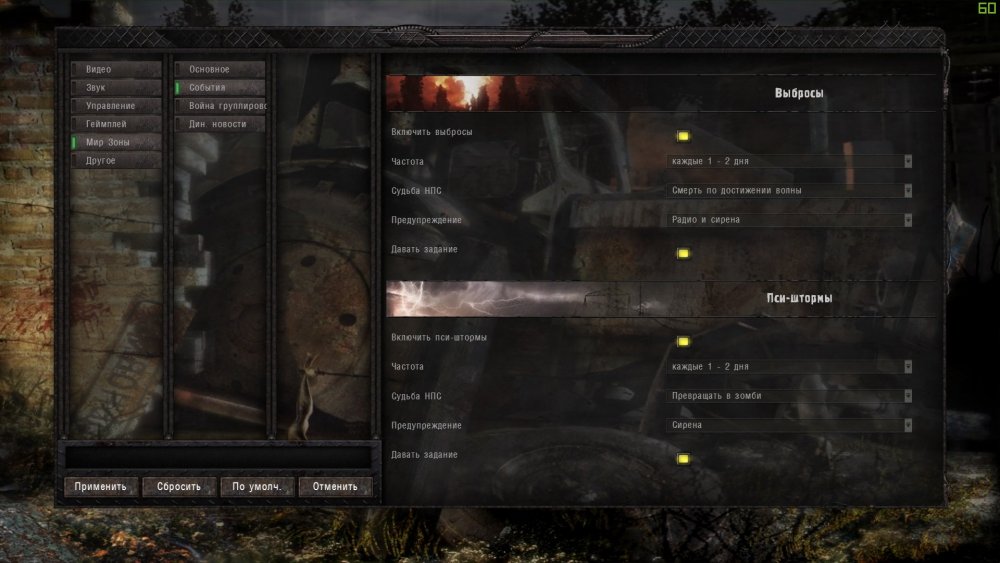Toggle the Включить выбросы checkbox
Screen dimensions: 1000x563
(x=683, y=136)
